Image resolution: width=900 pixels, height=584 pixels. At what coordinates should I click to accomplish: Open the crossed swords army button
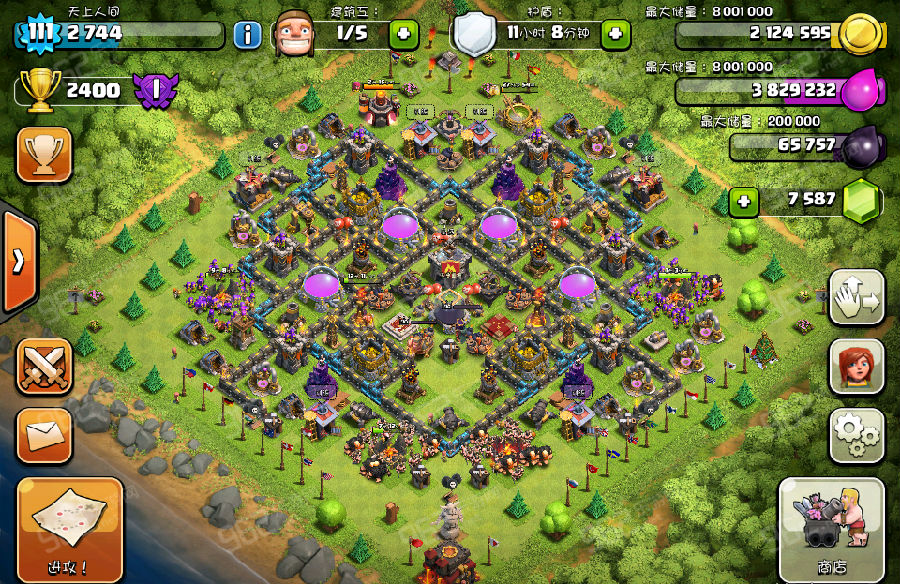(x=44, y=366)
